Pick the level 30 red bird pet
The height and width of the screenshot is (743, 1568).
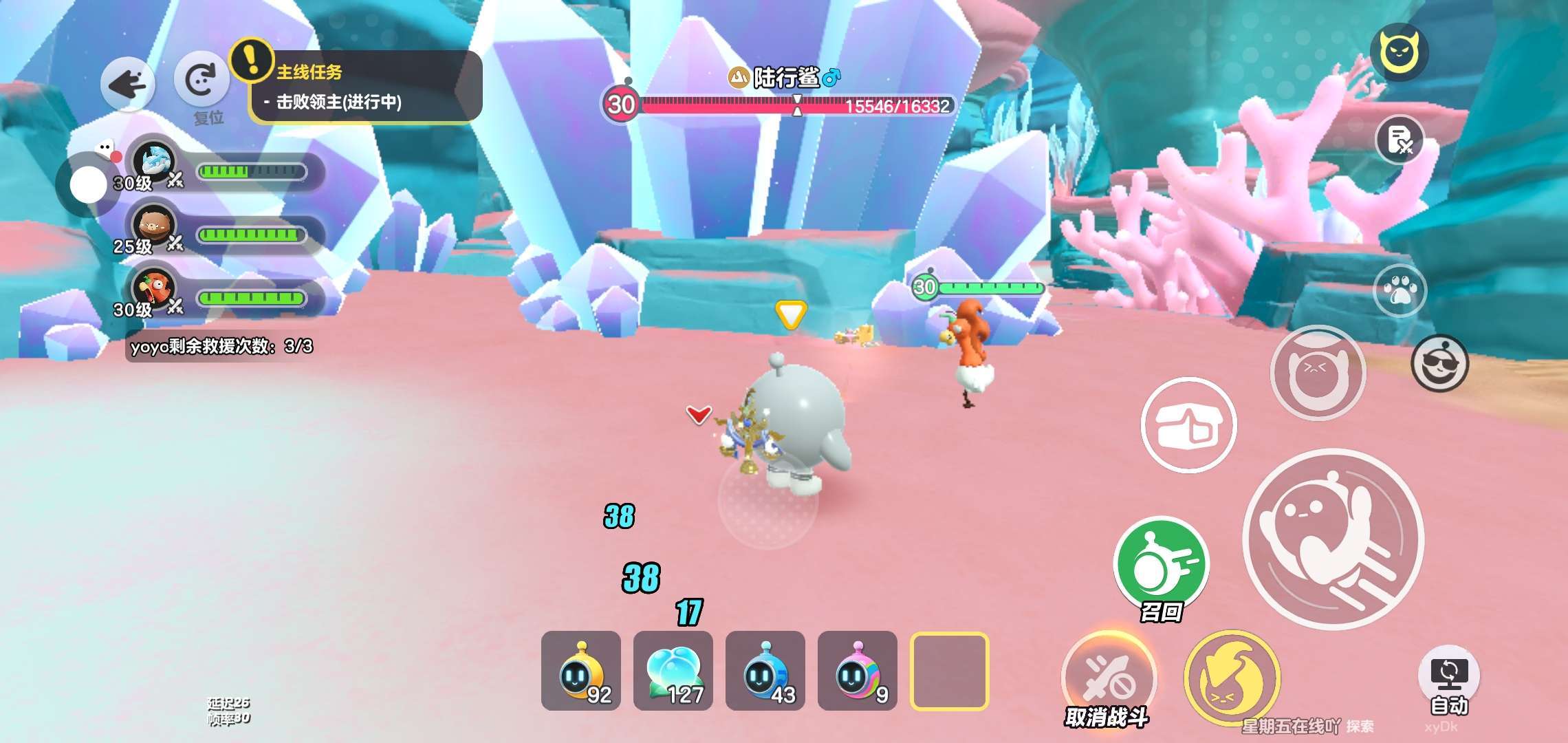(153, 290)
